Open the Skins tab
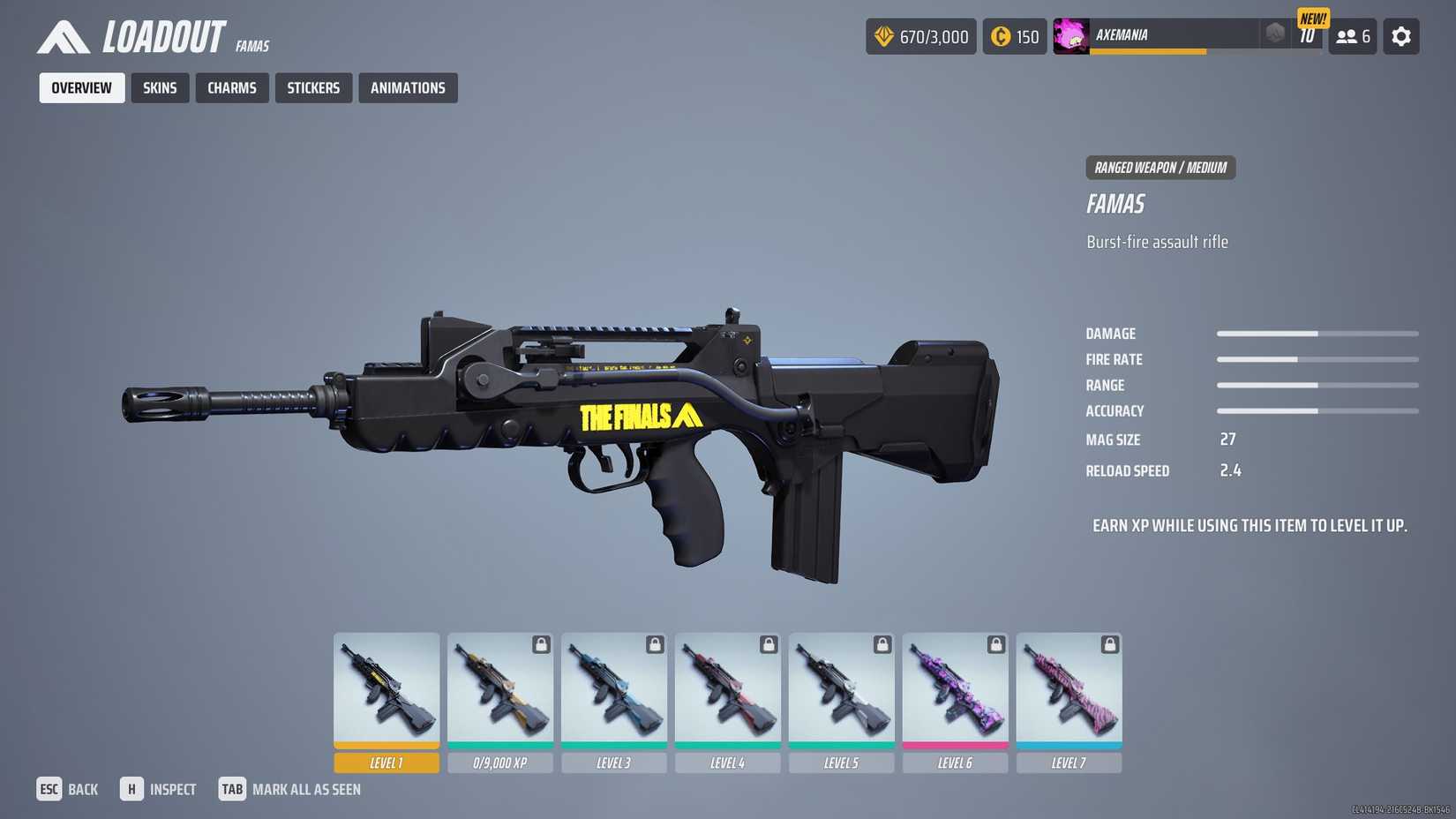Screen dimensions: 1456x819 160,87
